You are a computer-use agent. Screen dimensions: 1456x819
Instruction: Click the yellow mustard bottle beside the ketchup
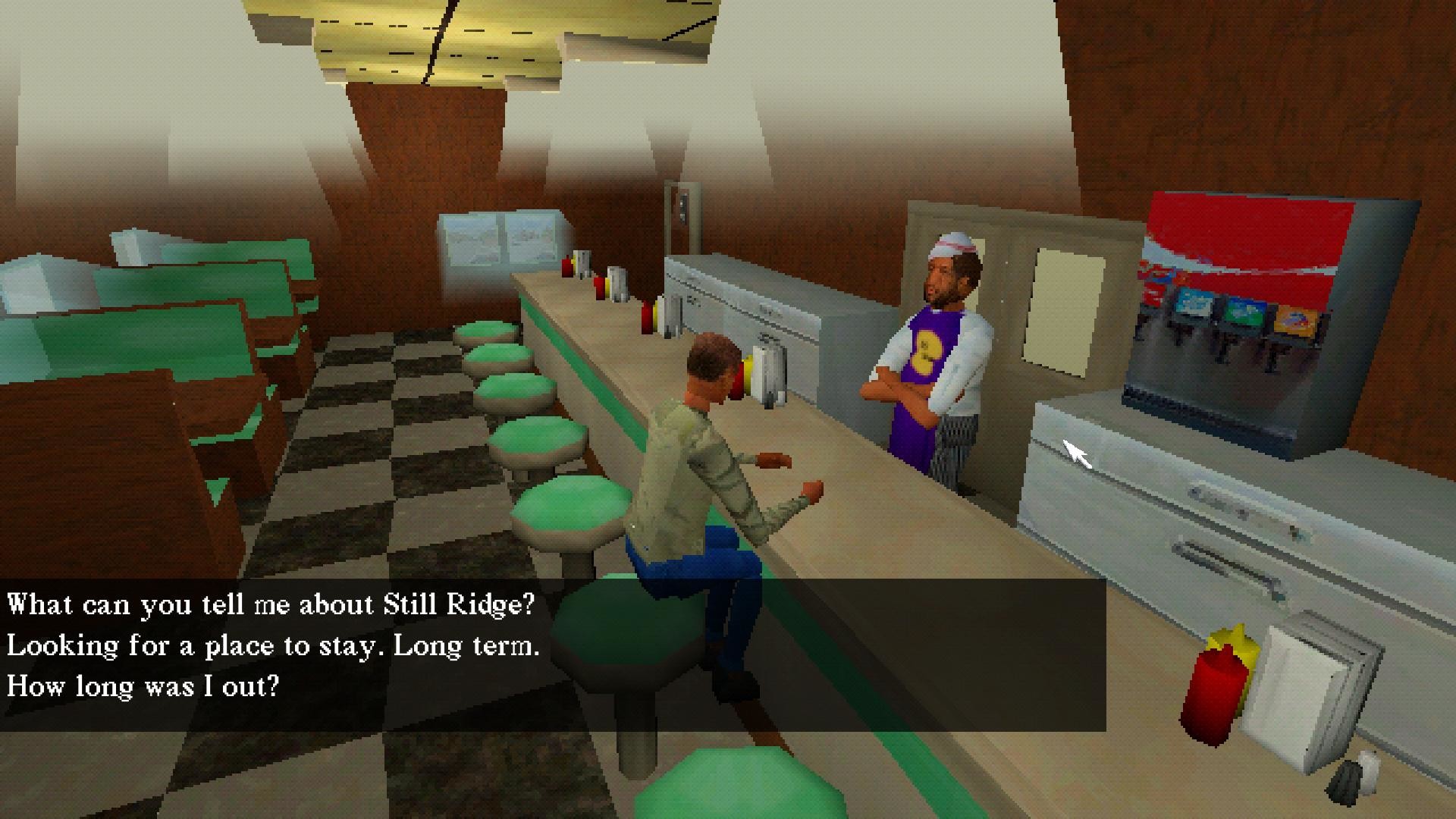click(x=1235, y=645)
